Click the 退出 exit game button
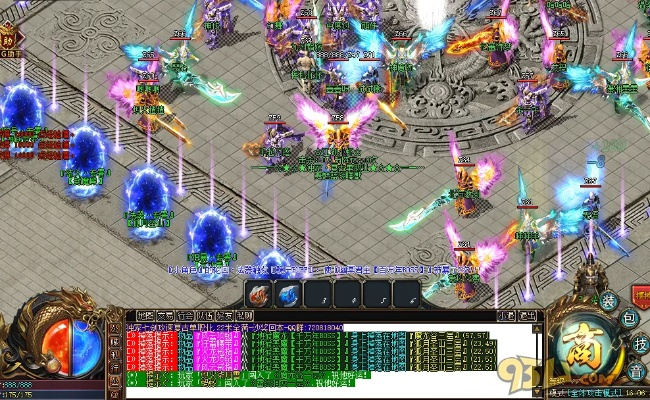The height and width of the screenshot is (400, 650). pyautogui.click(x=528, y=315)
